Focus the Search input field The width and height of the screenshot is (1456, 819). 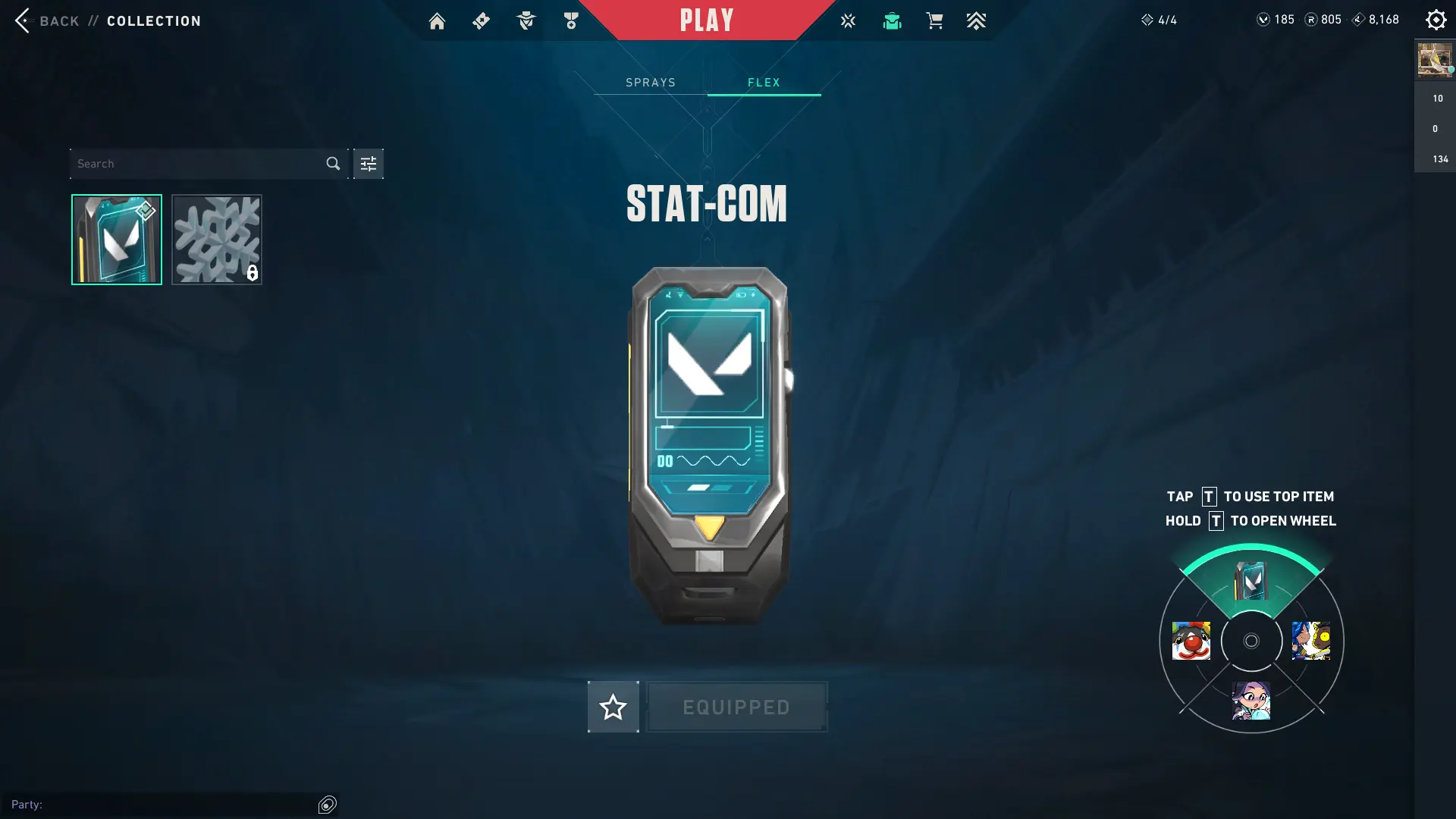pos(197,164)
